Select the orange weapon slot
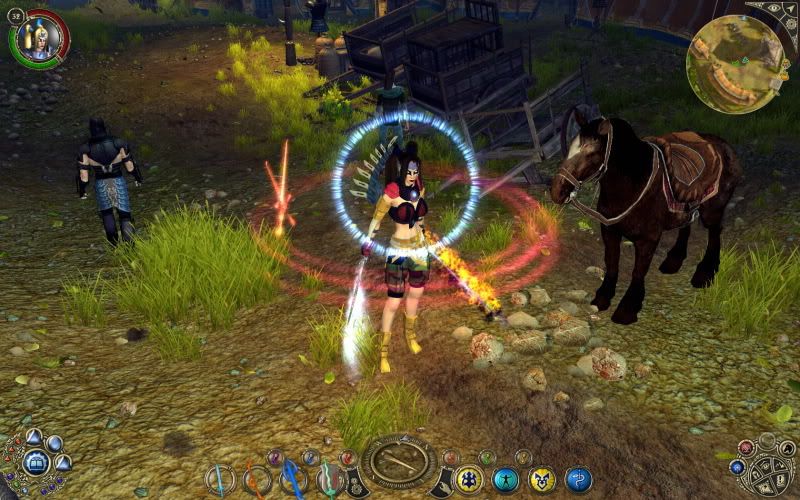 pos(257,480)
